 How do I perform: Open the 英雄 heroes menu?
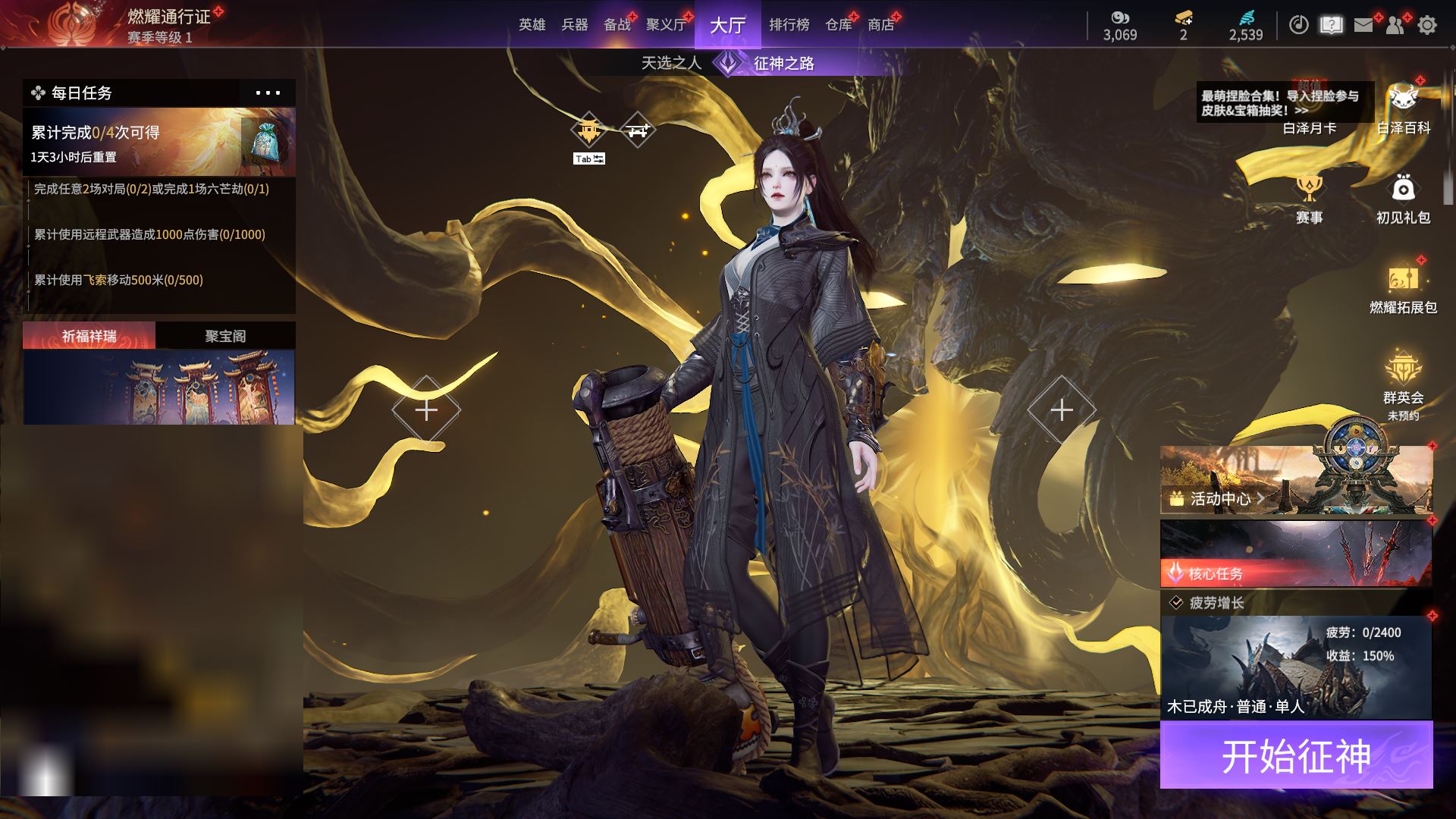532,25
